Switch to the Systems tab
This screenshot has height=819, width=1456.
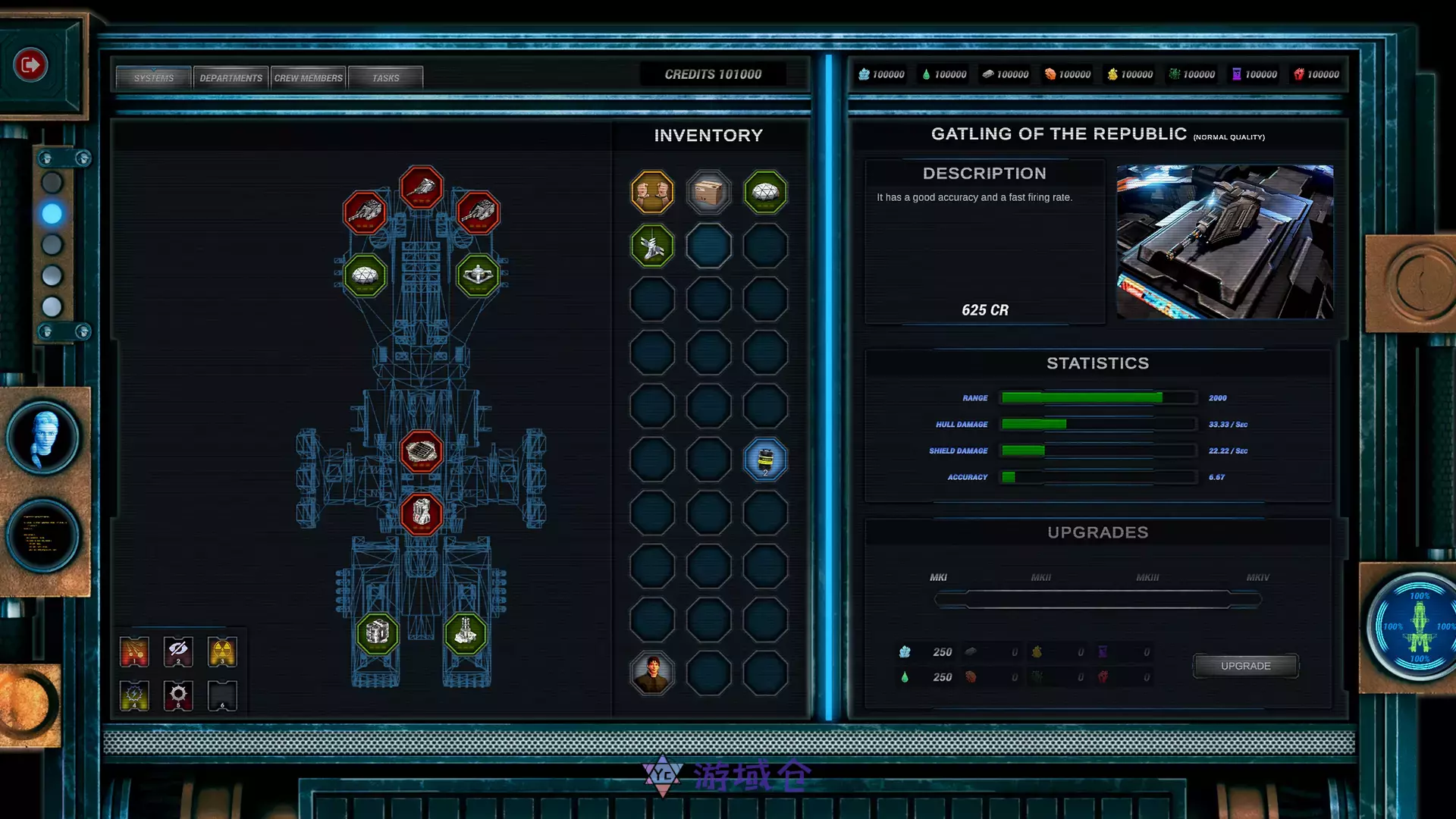[x=154, y=77]
